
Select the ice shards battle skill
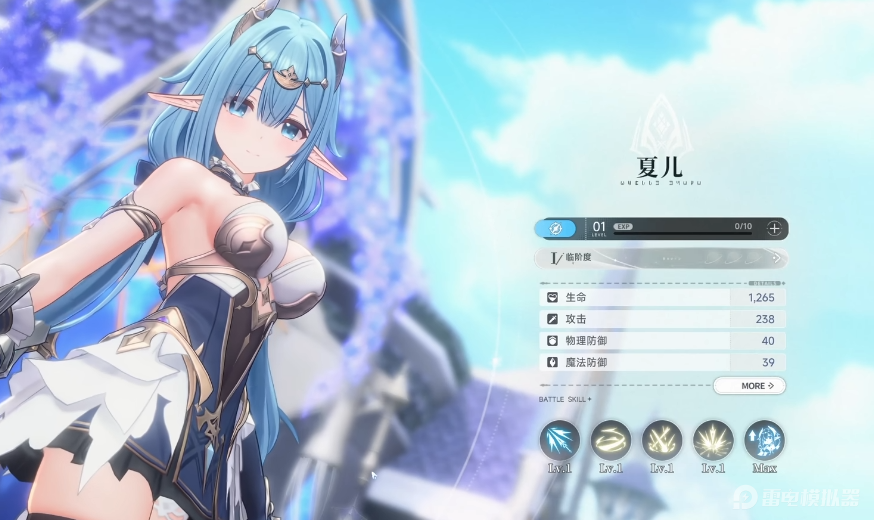pos(560,440)
